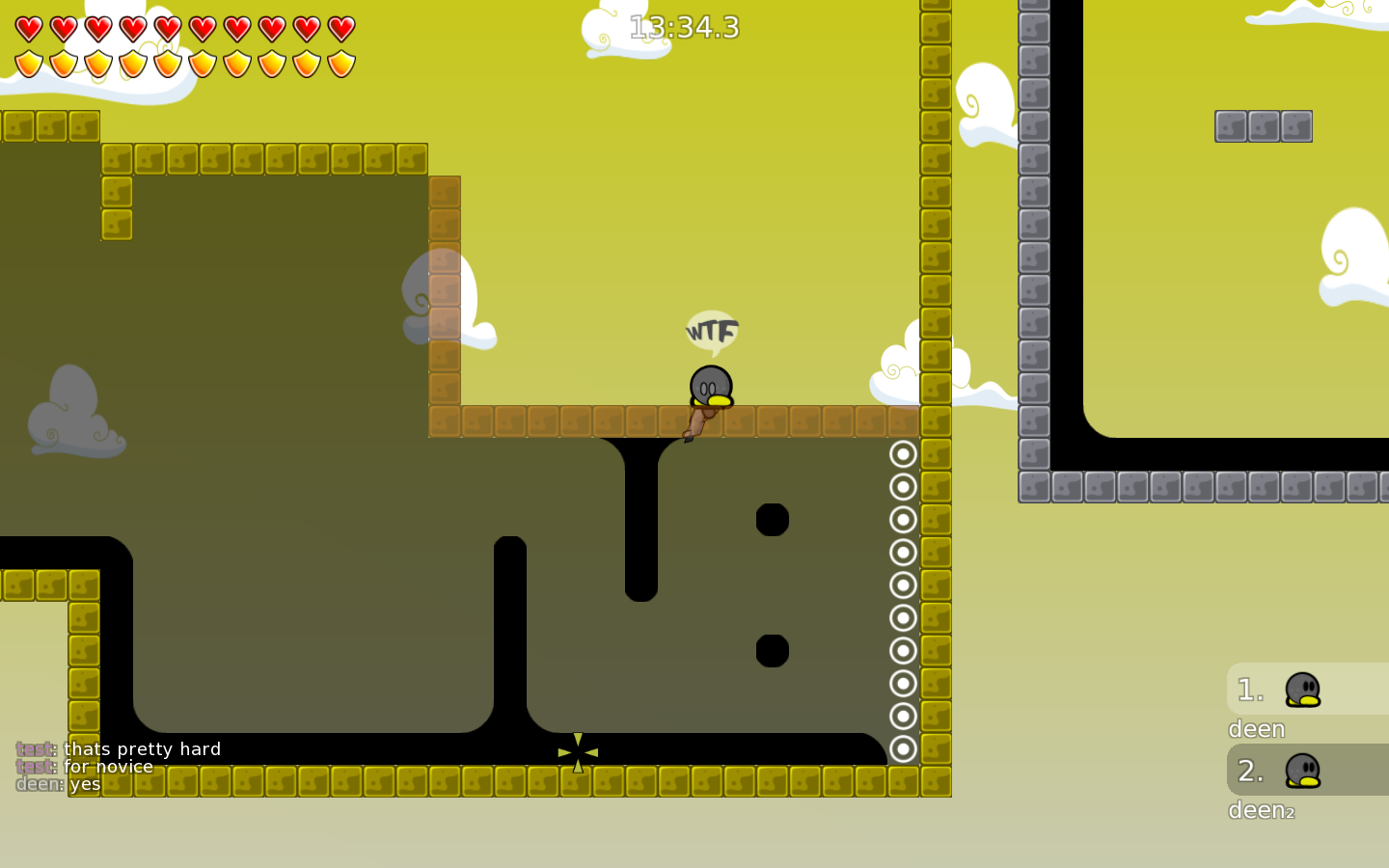Click the yellow spawn marker on the floor
Image resolution: width=1389 pixels, height=868 pixels.
(577, 752)
